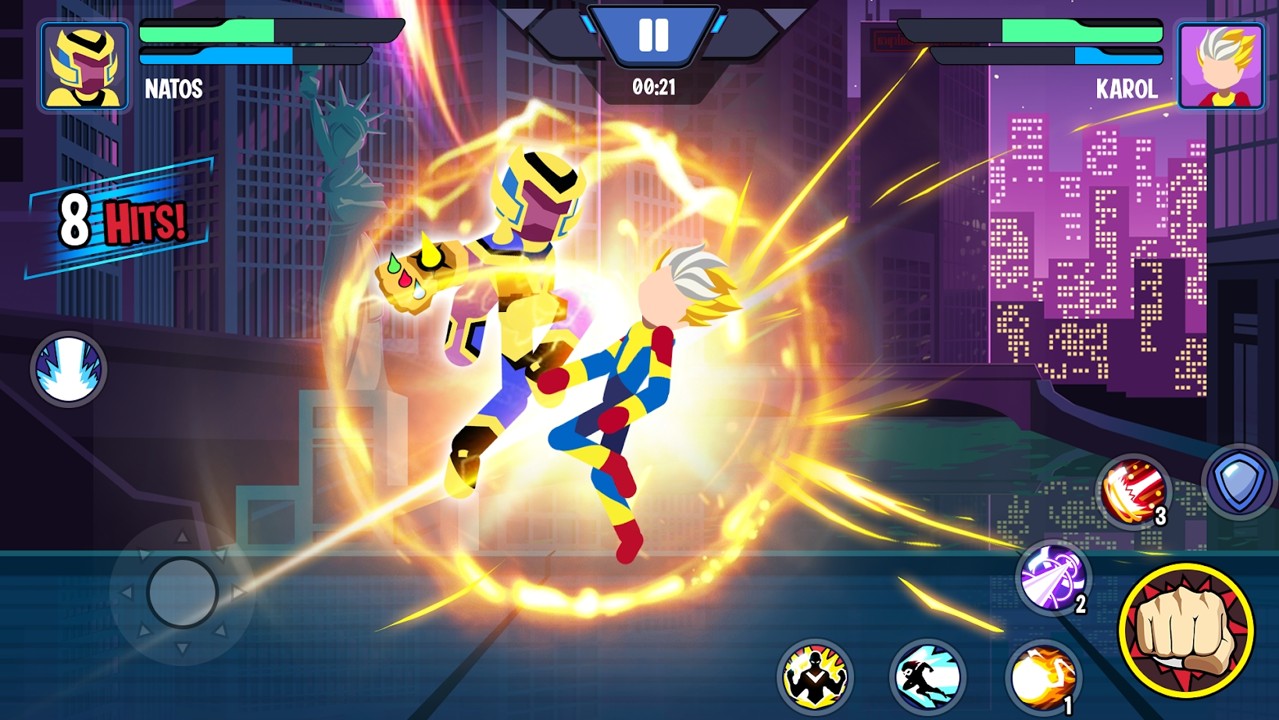1279x720 pixels.
Task: Pause the fight with the pause button
Action: pyautogui.click(x=653, y=36)
